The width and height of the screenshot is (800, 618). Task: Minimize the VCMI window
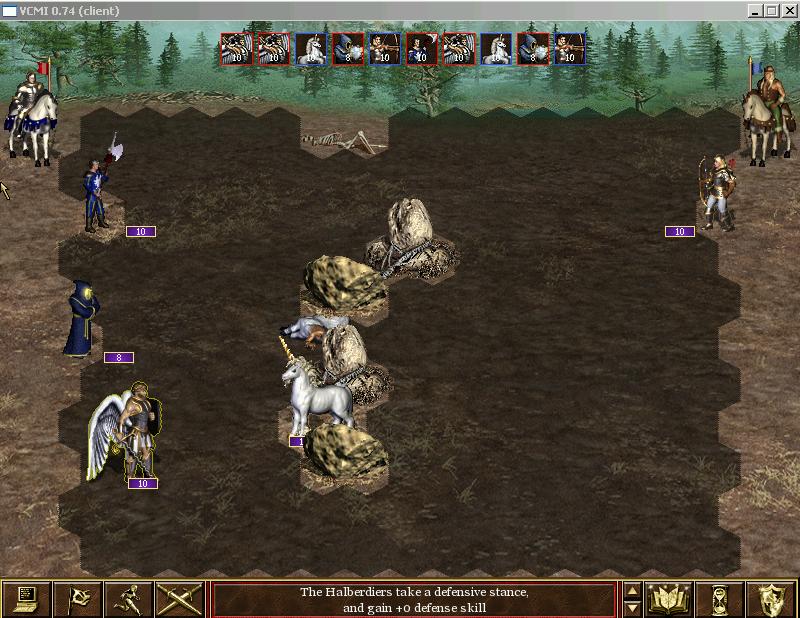757,10
